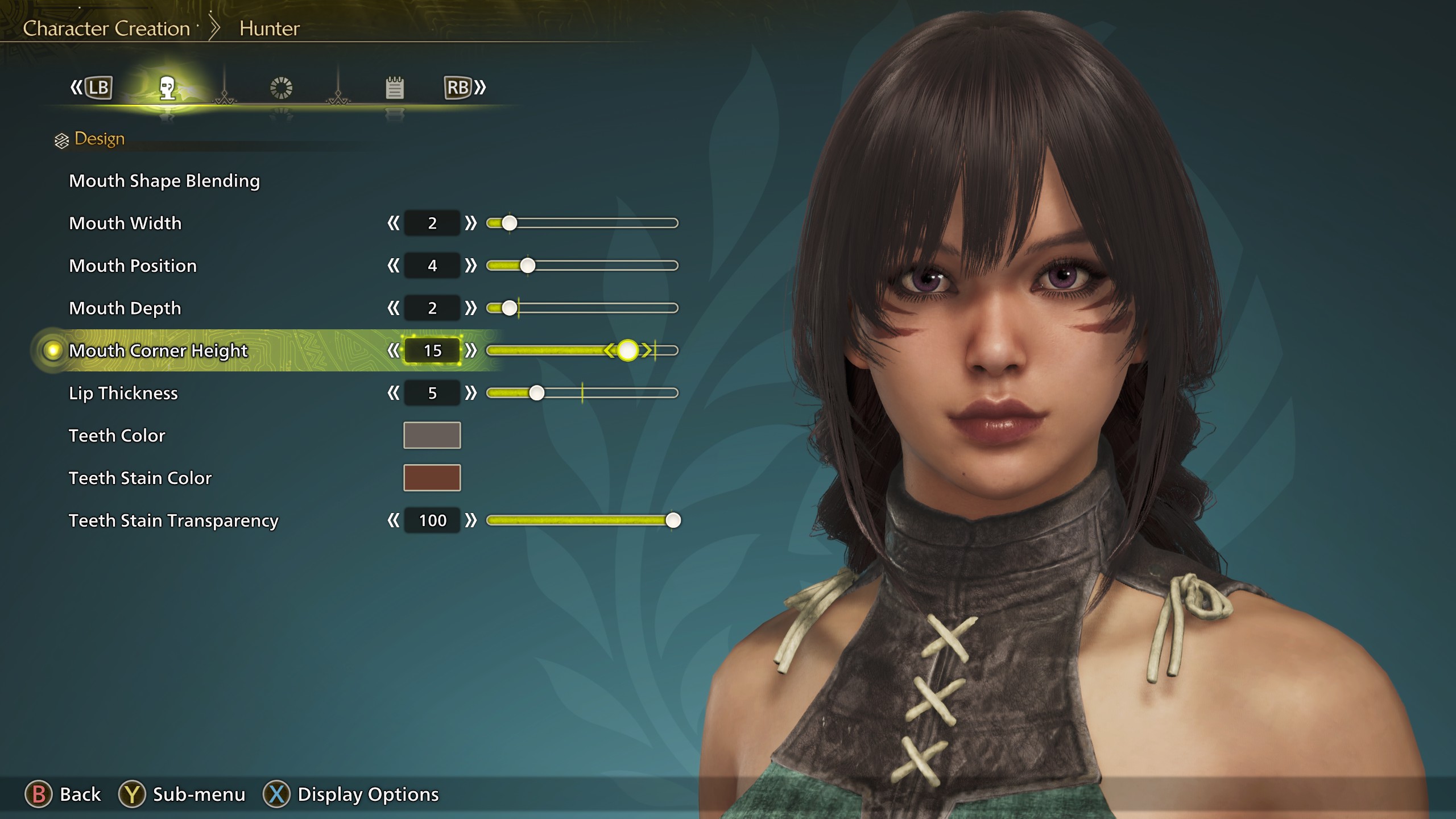This screenshot has width=1456, height=819.
Task: Open the notepad checklist tab
Action: pos(394,88)
